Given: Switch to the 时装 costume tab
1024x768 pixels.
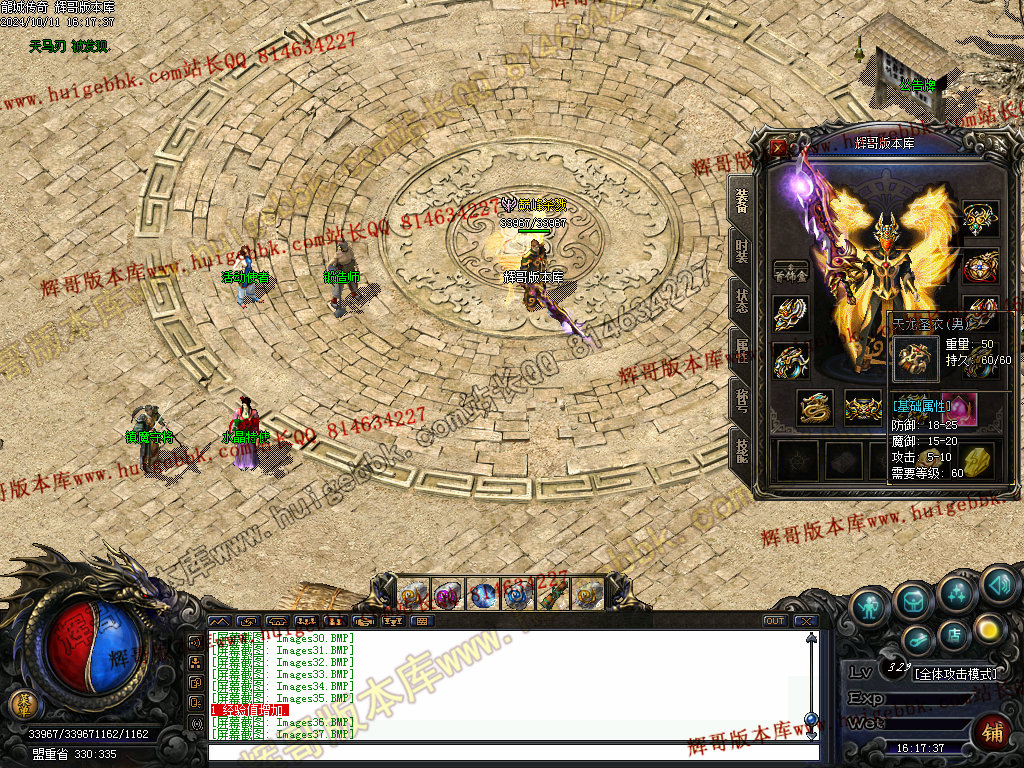Looking at the screenshot, I should 741,250.
